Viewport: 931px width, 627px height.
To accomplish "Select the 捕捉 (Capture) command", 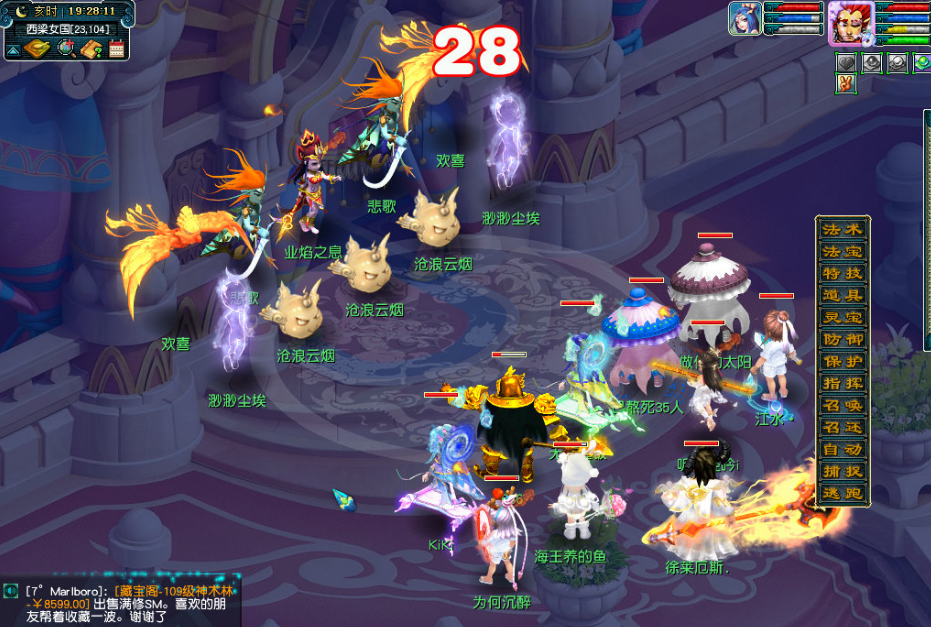I will point(842,471).
